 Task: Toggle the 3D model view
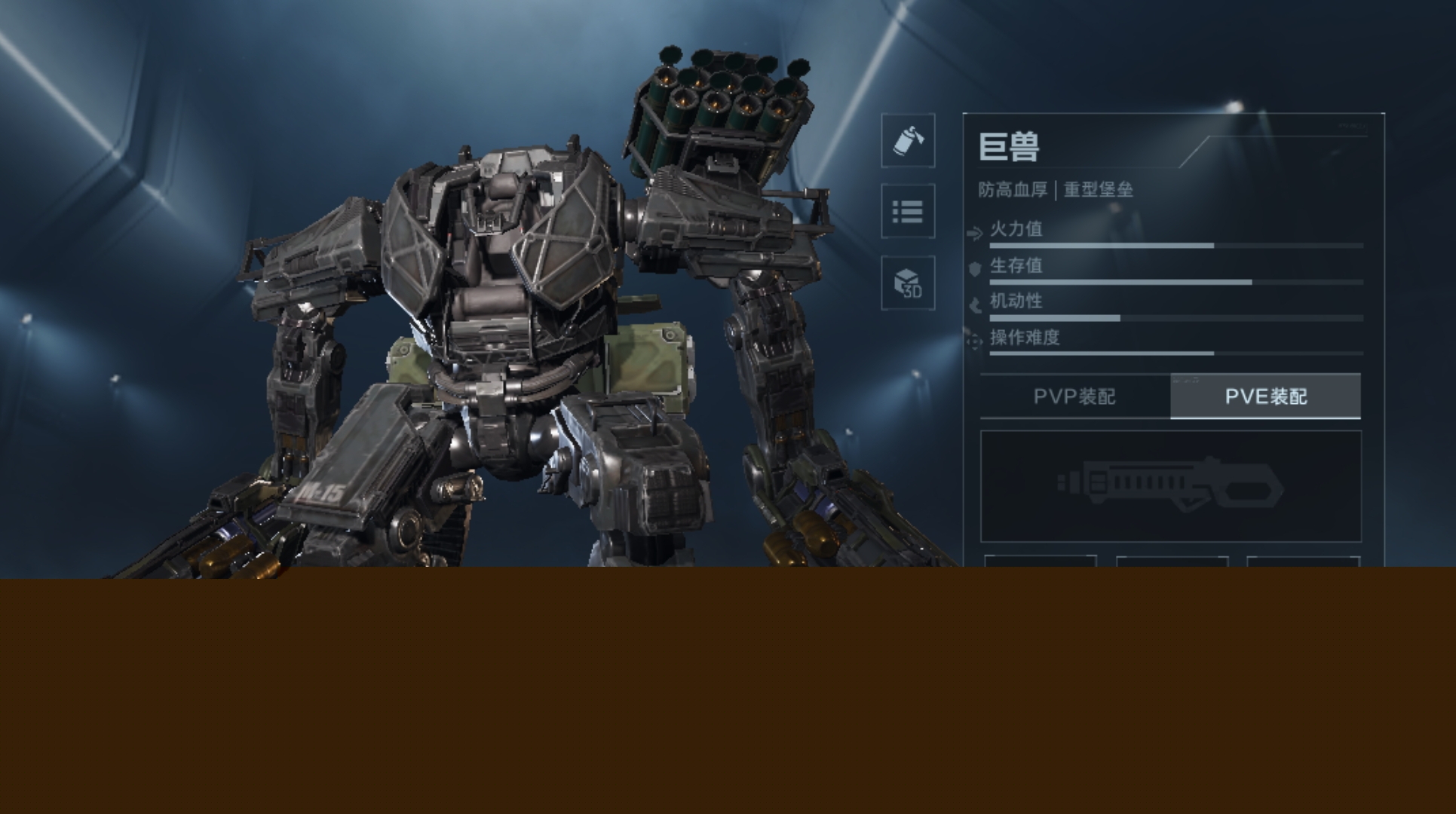click(908, 283)
